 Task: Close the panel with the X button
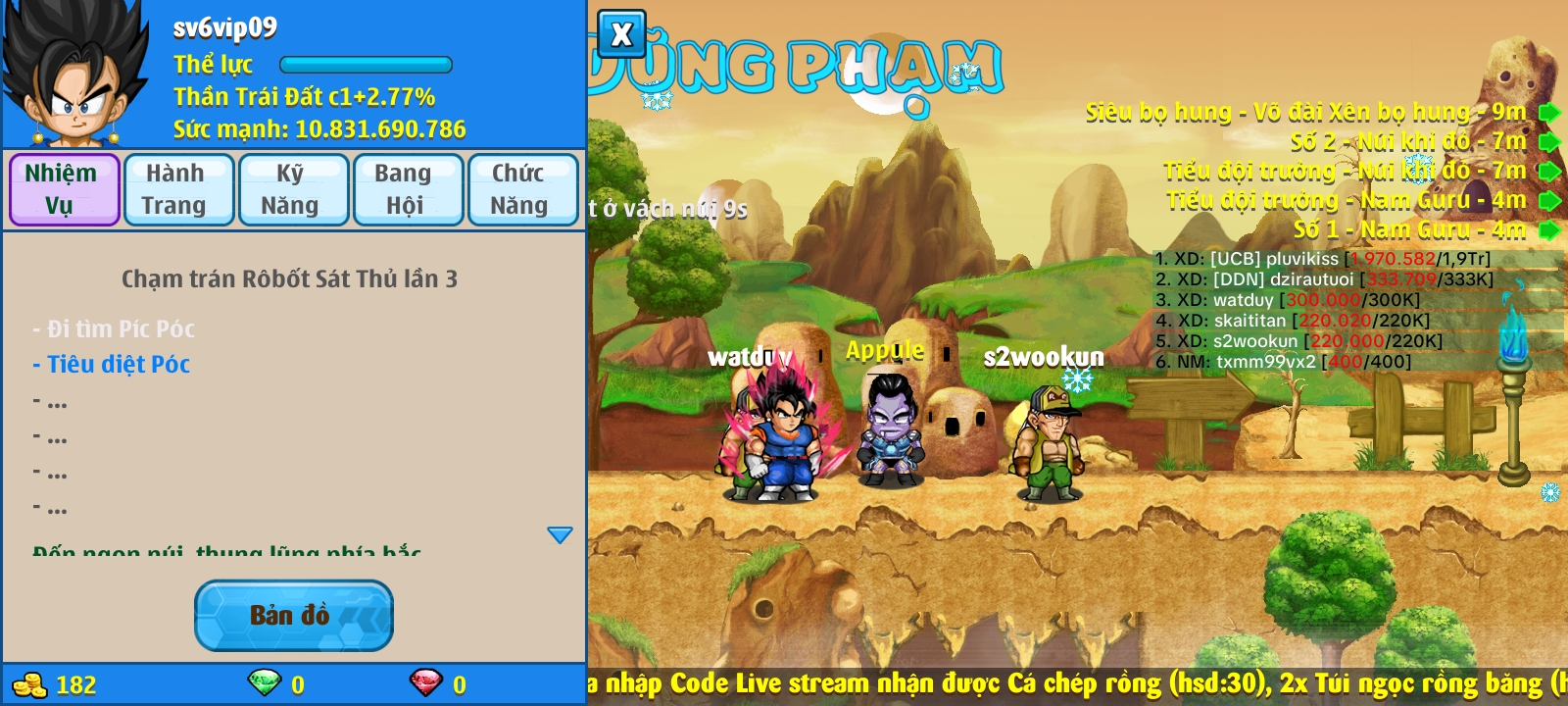coord(621,35)
